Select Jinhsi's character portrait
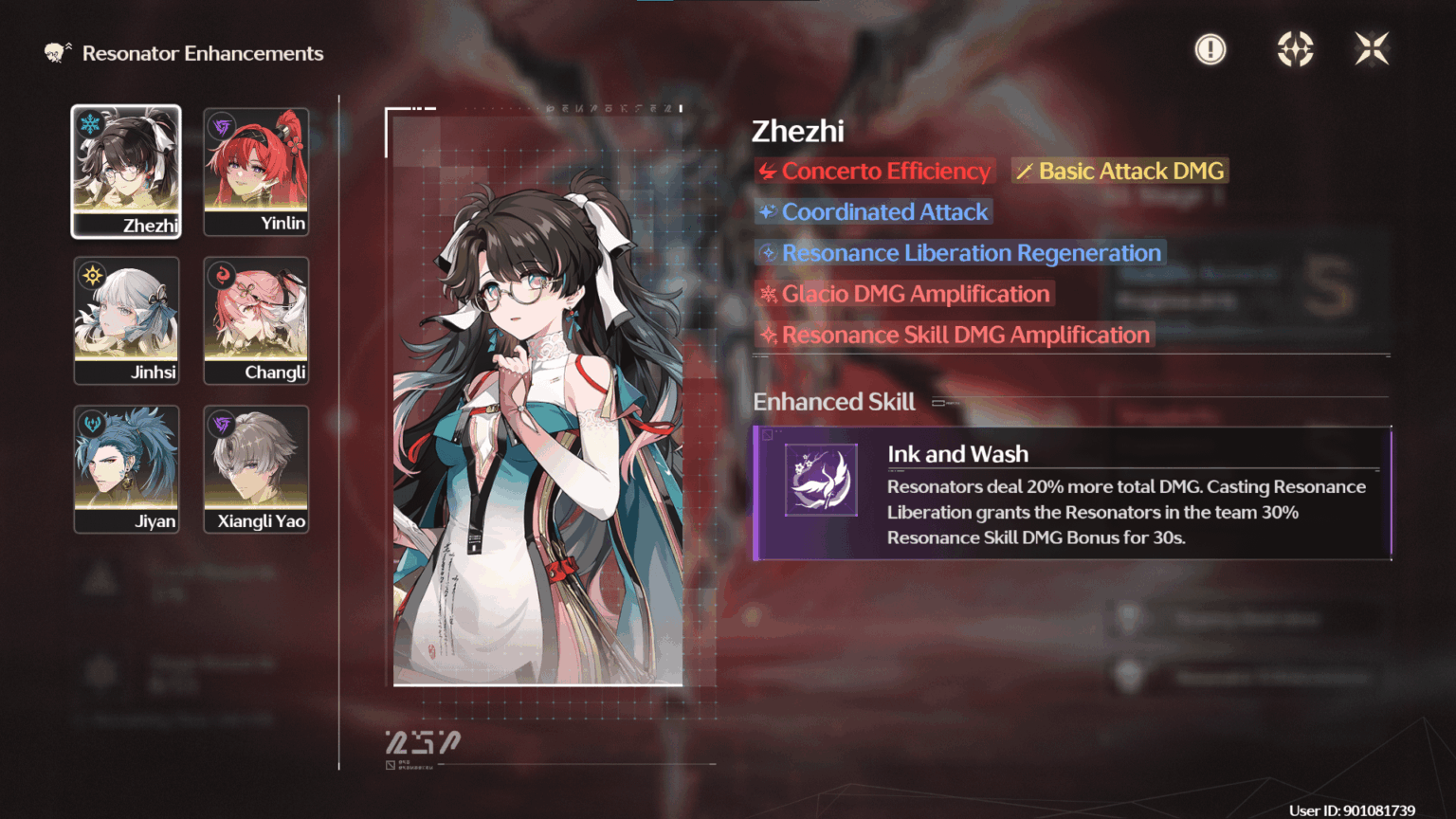This screenshot has width=1456, height=819. [126, 319]
